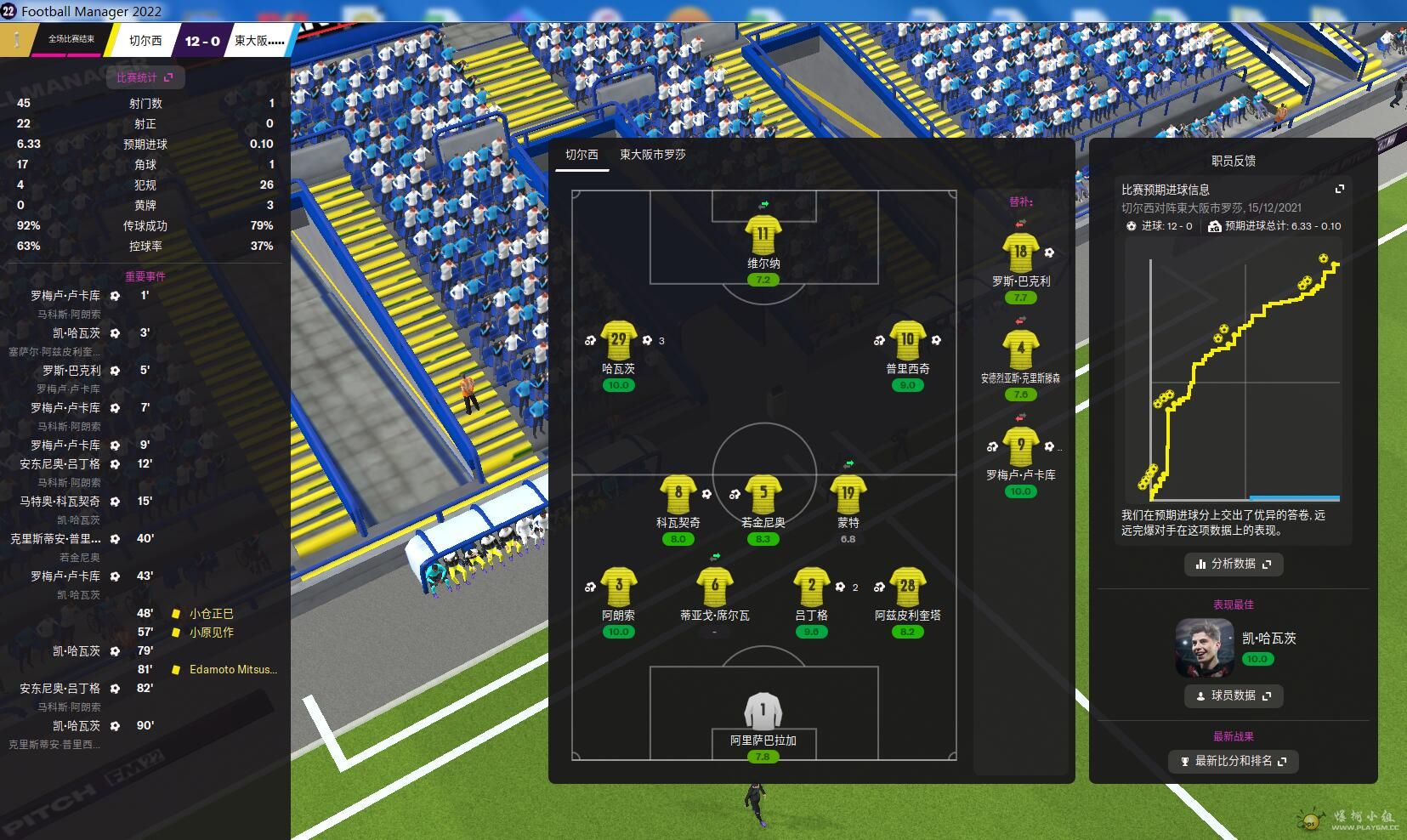
Task: Open 最新比分和排名 results and standings
Action: (1233, 761)
